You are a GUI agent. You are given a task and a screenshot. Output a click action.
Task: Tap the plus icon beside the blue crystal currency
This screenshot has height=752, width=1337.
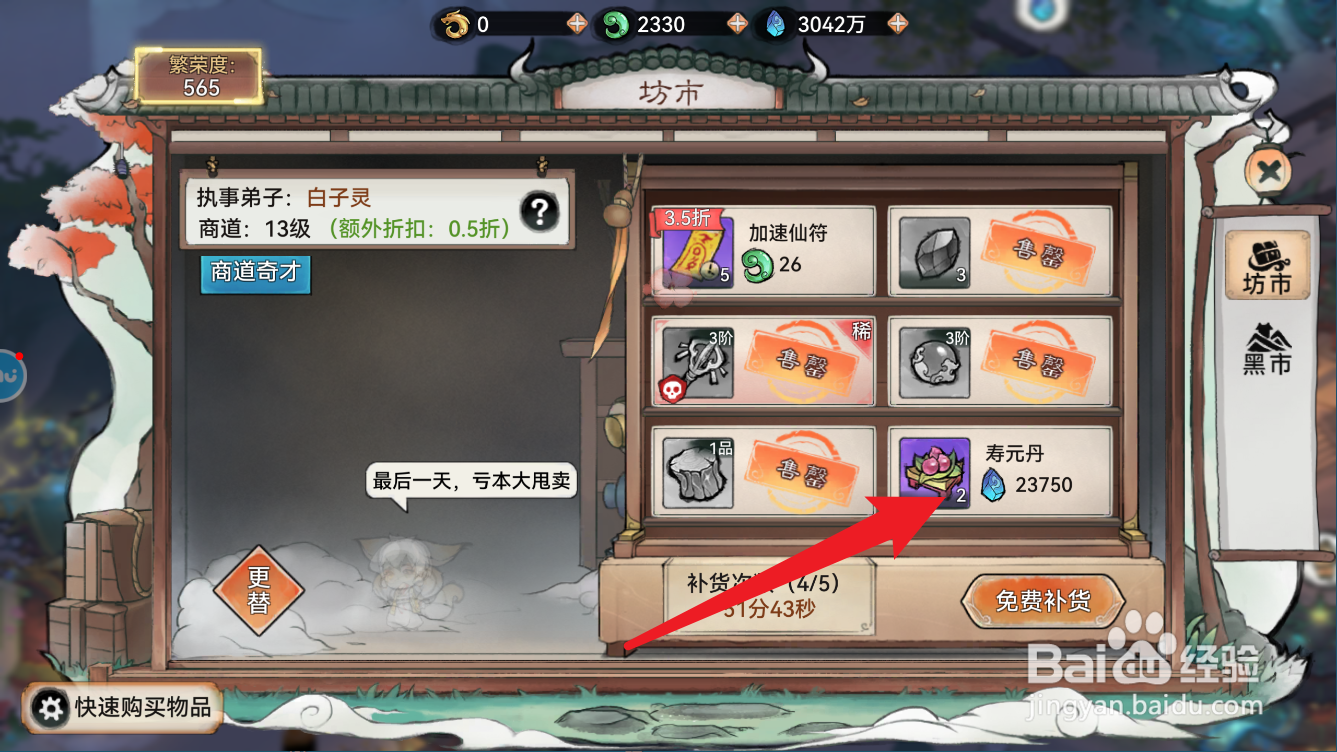898,22
